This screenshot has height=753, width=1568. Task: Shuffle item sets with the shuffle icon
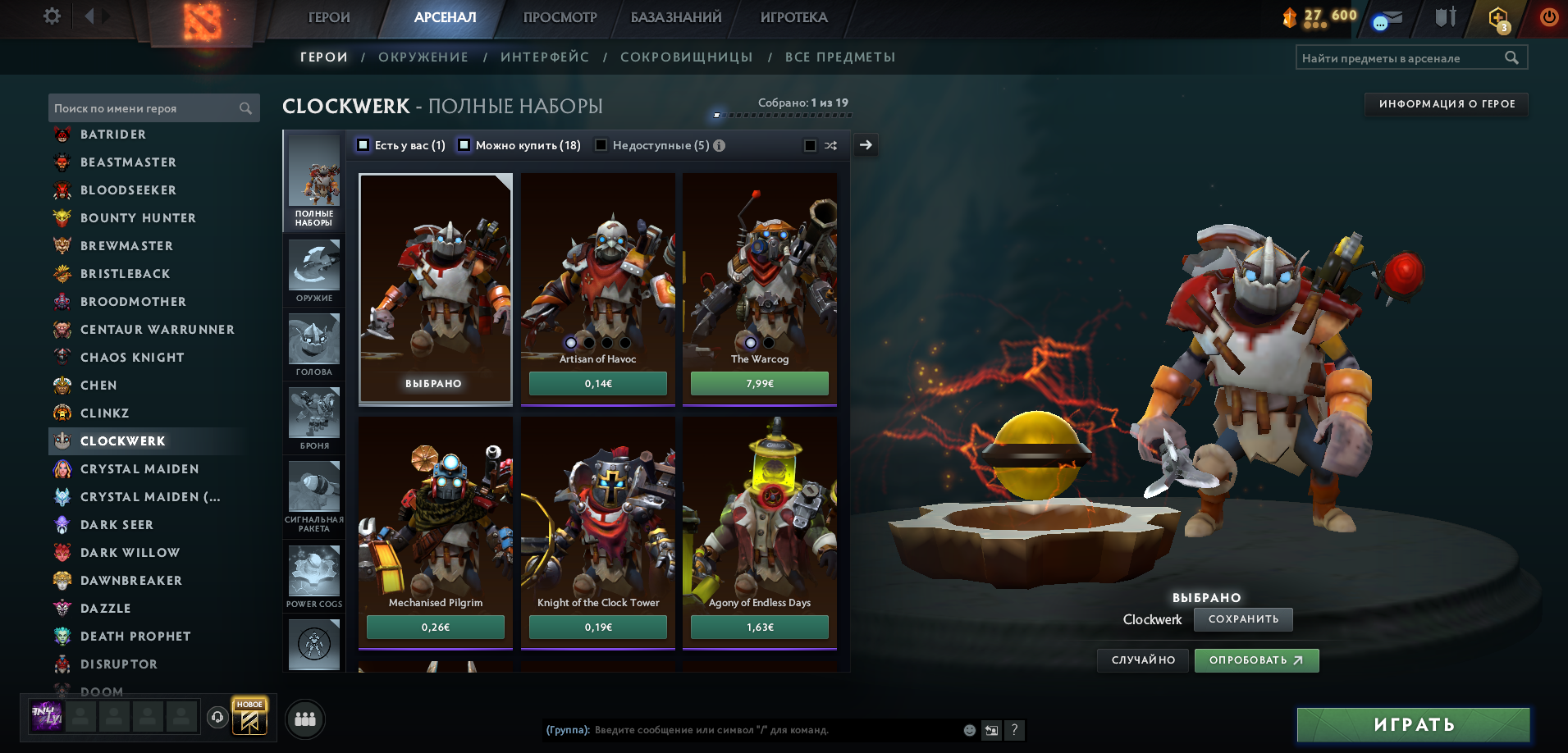[x=831, y=145]
